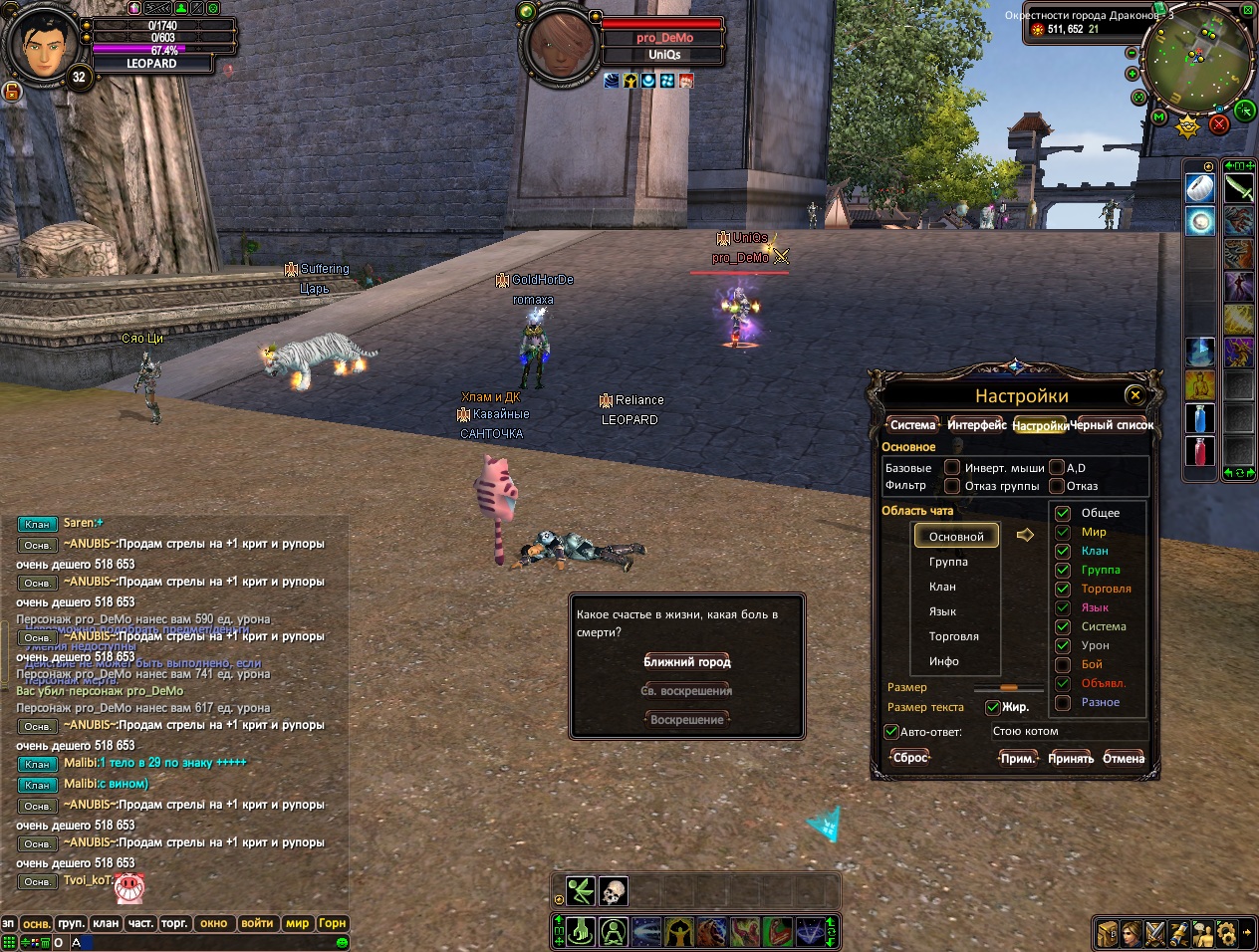1259x952 pixels.
Task: Uncheck the Авто-ответ checkbox
Action: [891, 731]
